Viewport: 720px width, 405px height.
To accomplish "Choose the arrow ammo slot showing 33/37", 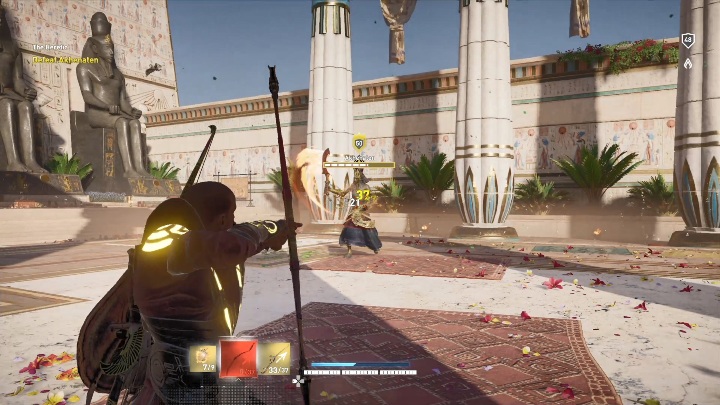I will pyautogui.click(x=276, y=357).
